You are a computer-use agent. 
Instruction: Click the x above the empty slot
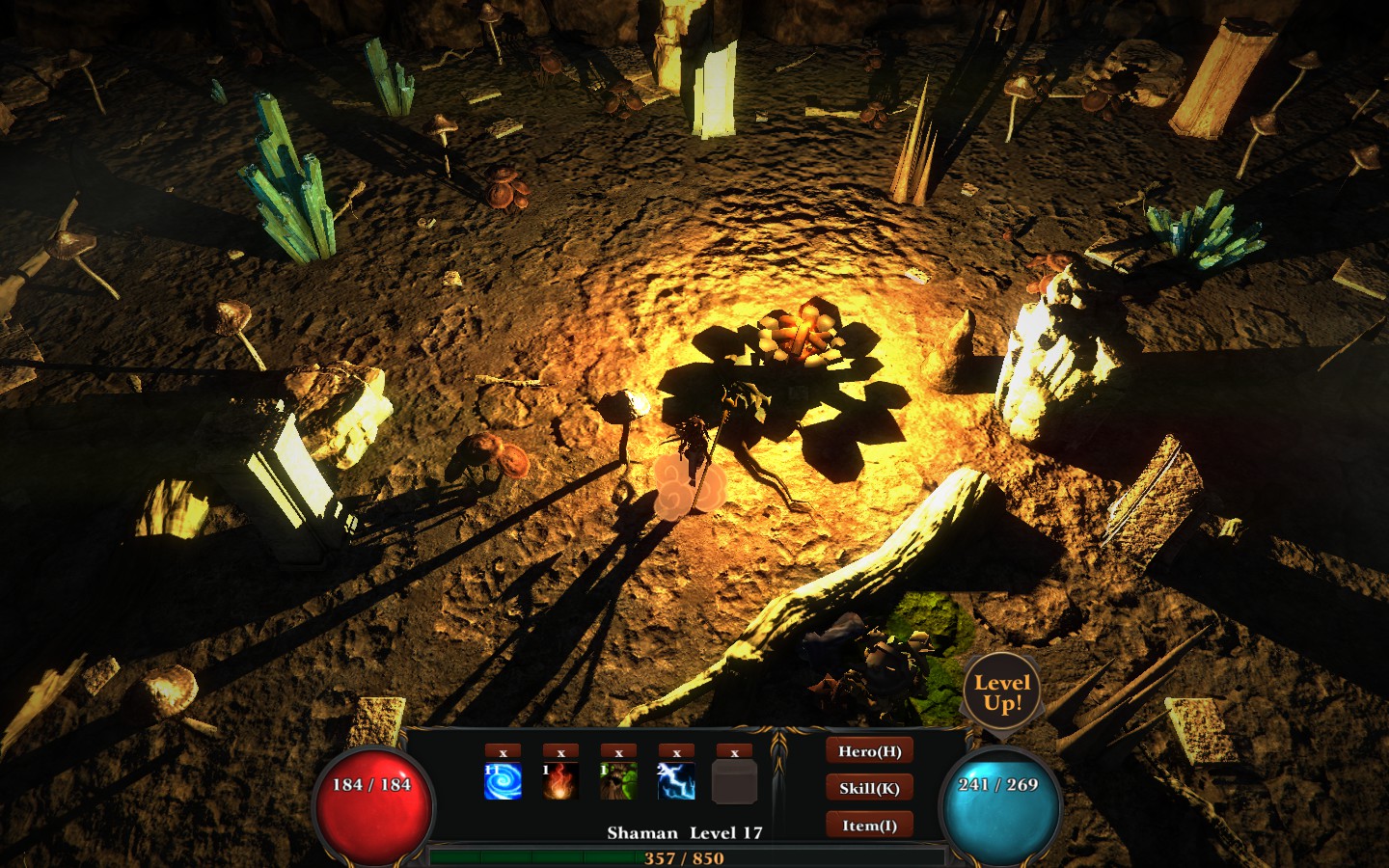click(x=734, y=752)
